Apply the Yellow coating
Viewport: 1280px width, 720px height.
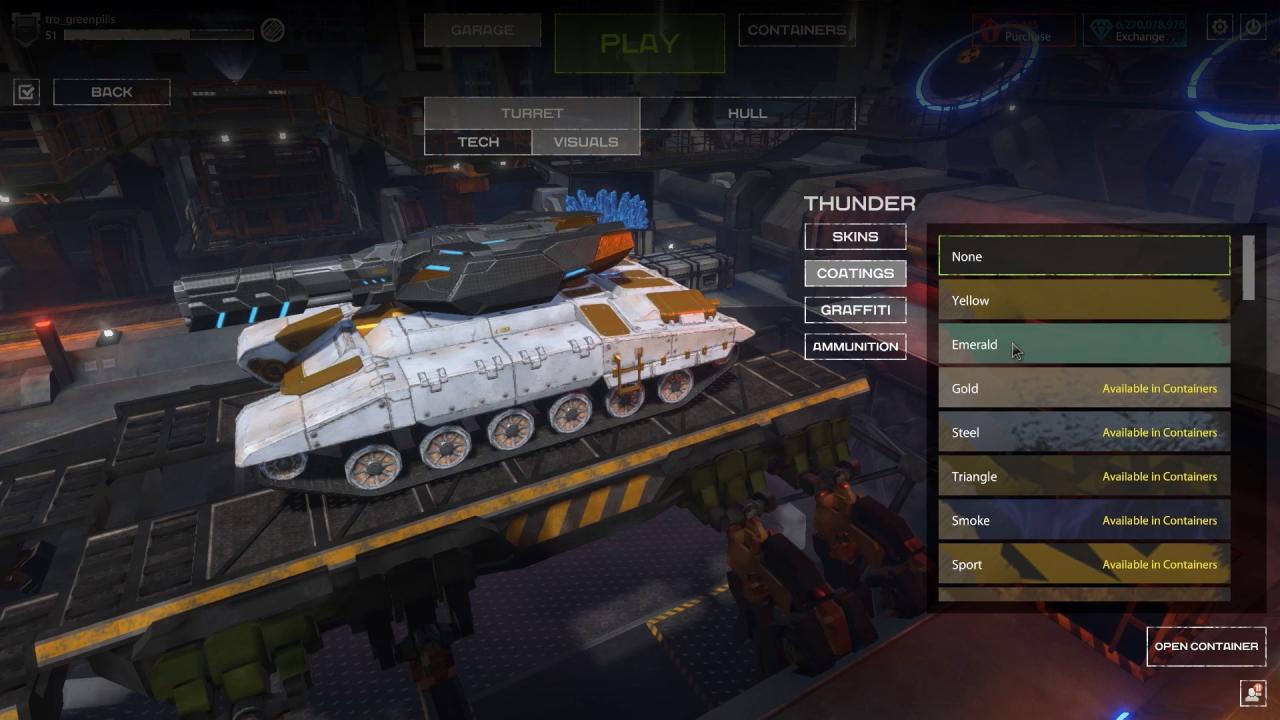pos(1084,300)
